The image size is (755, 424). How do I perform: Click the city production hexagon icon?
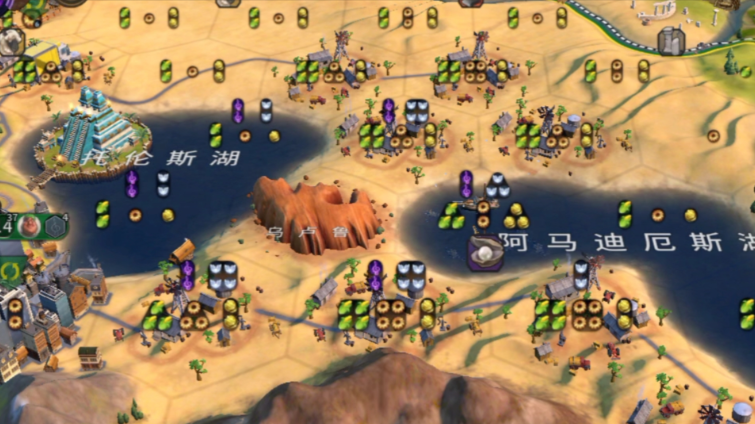point(55,226)
